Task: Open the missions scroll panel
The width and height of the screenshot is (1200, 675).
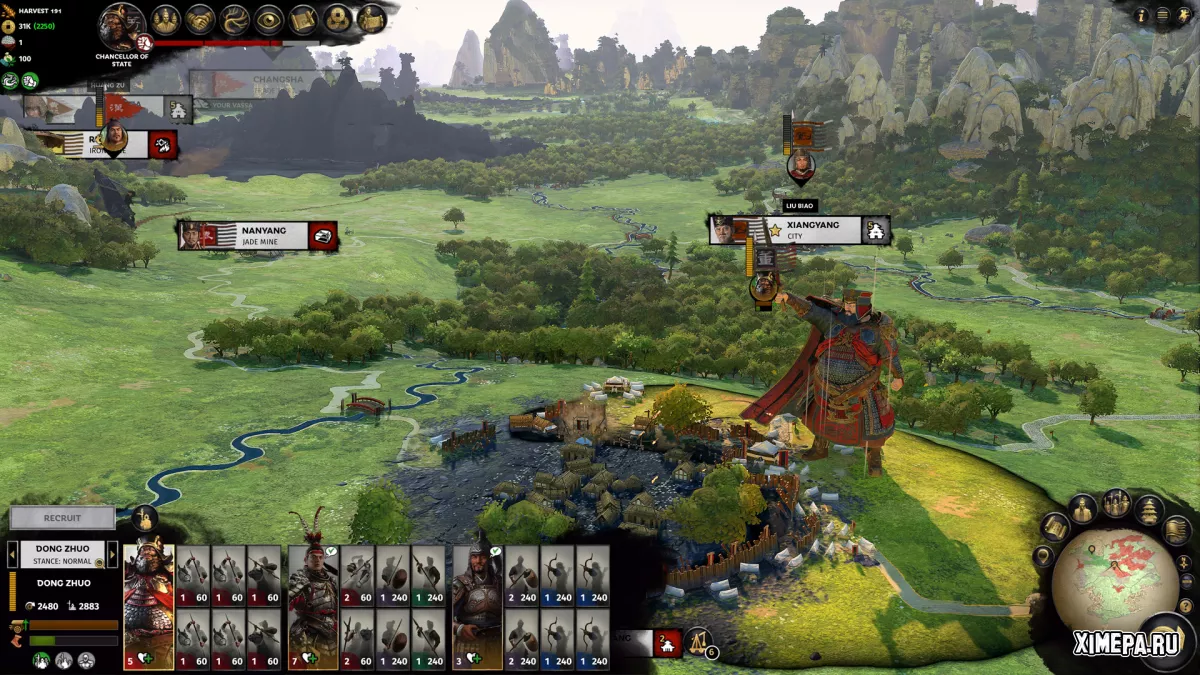Action: pos(303,19)
